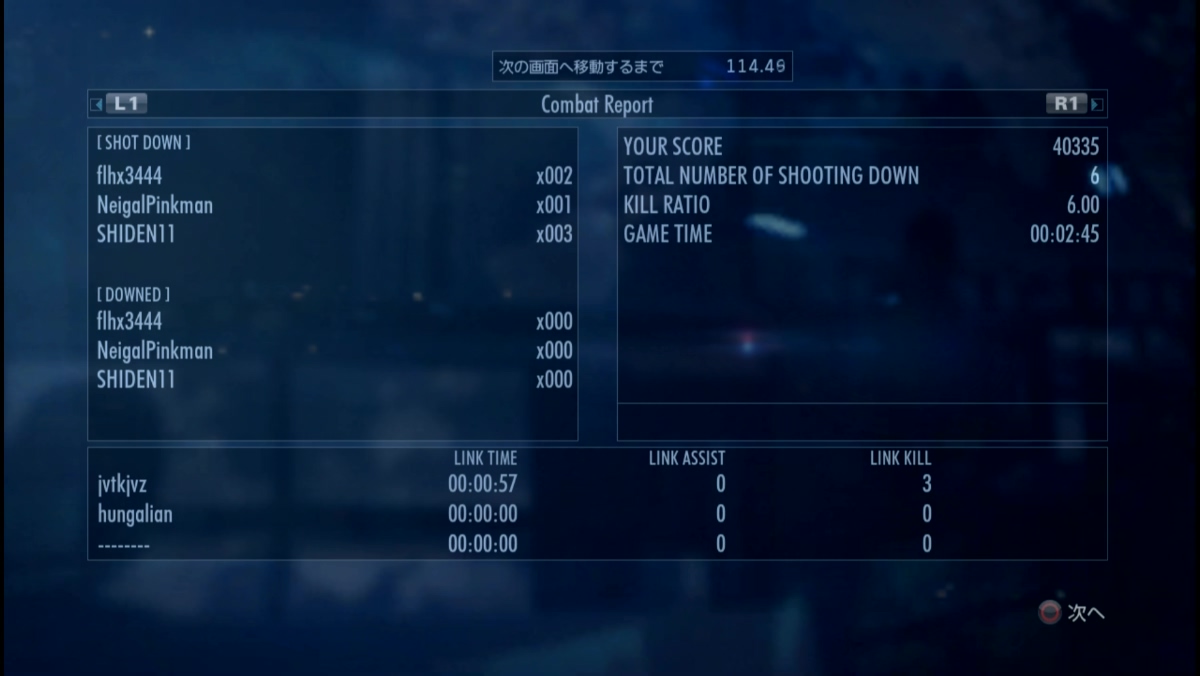This screenshot has height=676, width=1200.
Task: Choose NeigalPinkman under the DOWNED heading
Action: click(x=155, y=351)
